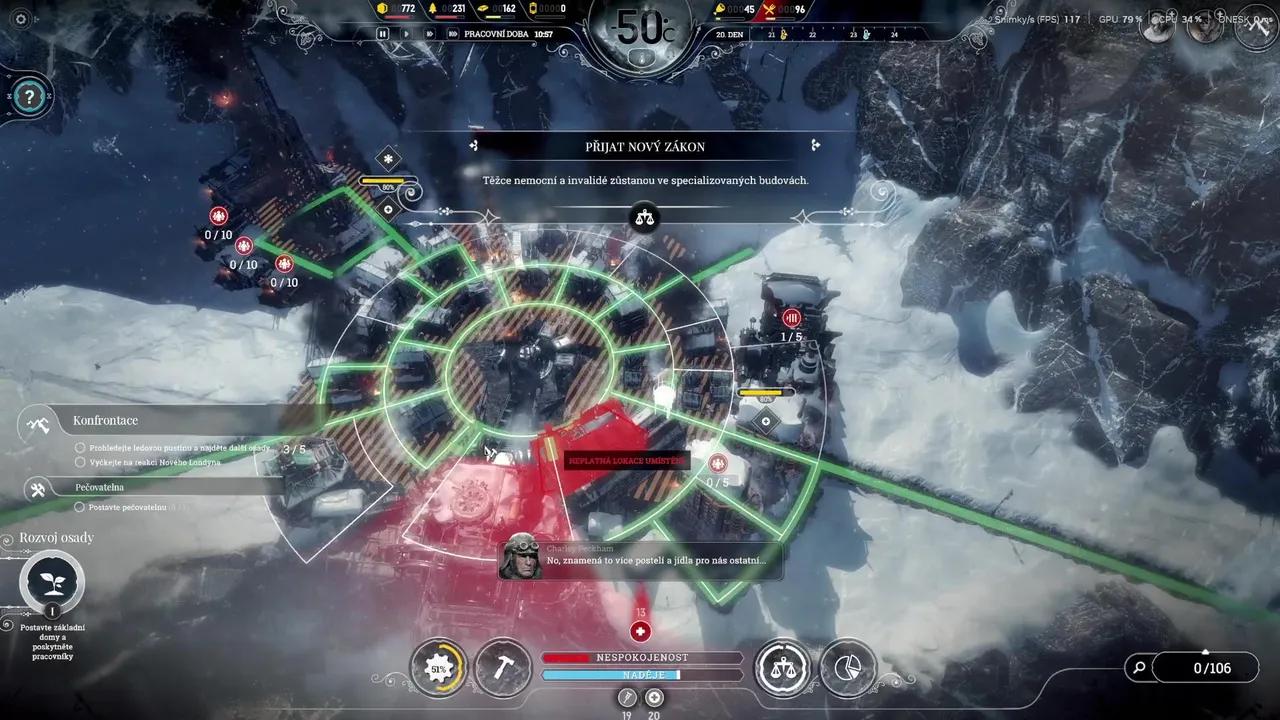This screenshot has height=720, width=1280.
Task: Open the settings gear in the corner
Action: pyautogui.click(x=21, y=19)
